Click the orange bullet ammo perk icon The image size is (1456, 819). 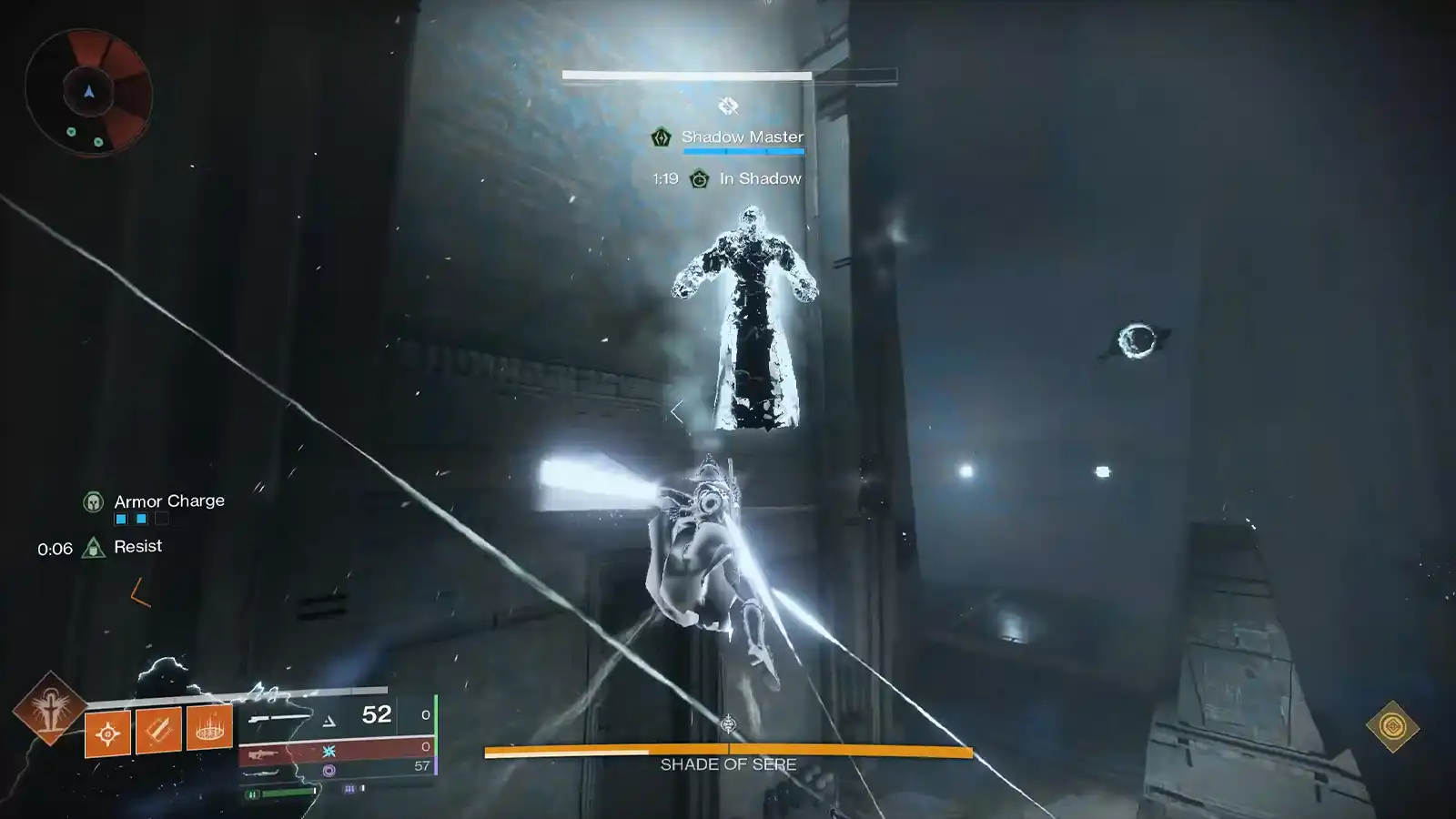point(157,732)
